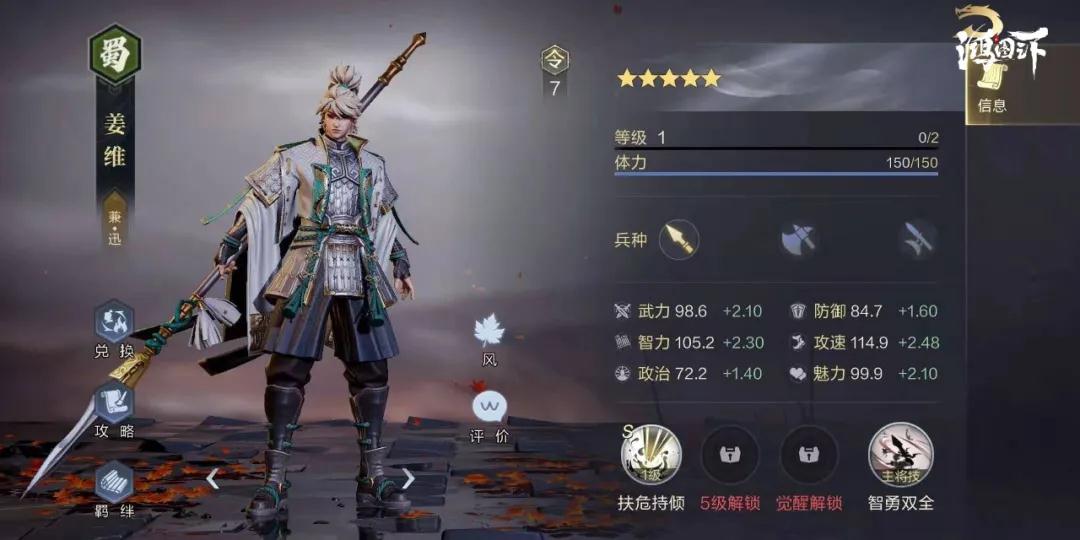View the 羁绊 bonds panel
The width and height of the screenshot is (1080, 540).
[114, 483]
